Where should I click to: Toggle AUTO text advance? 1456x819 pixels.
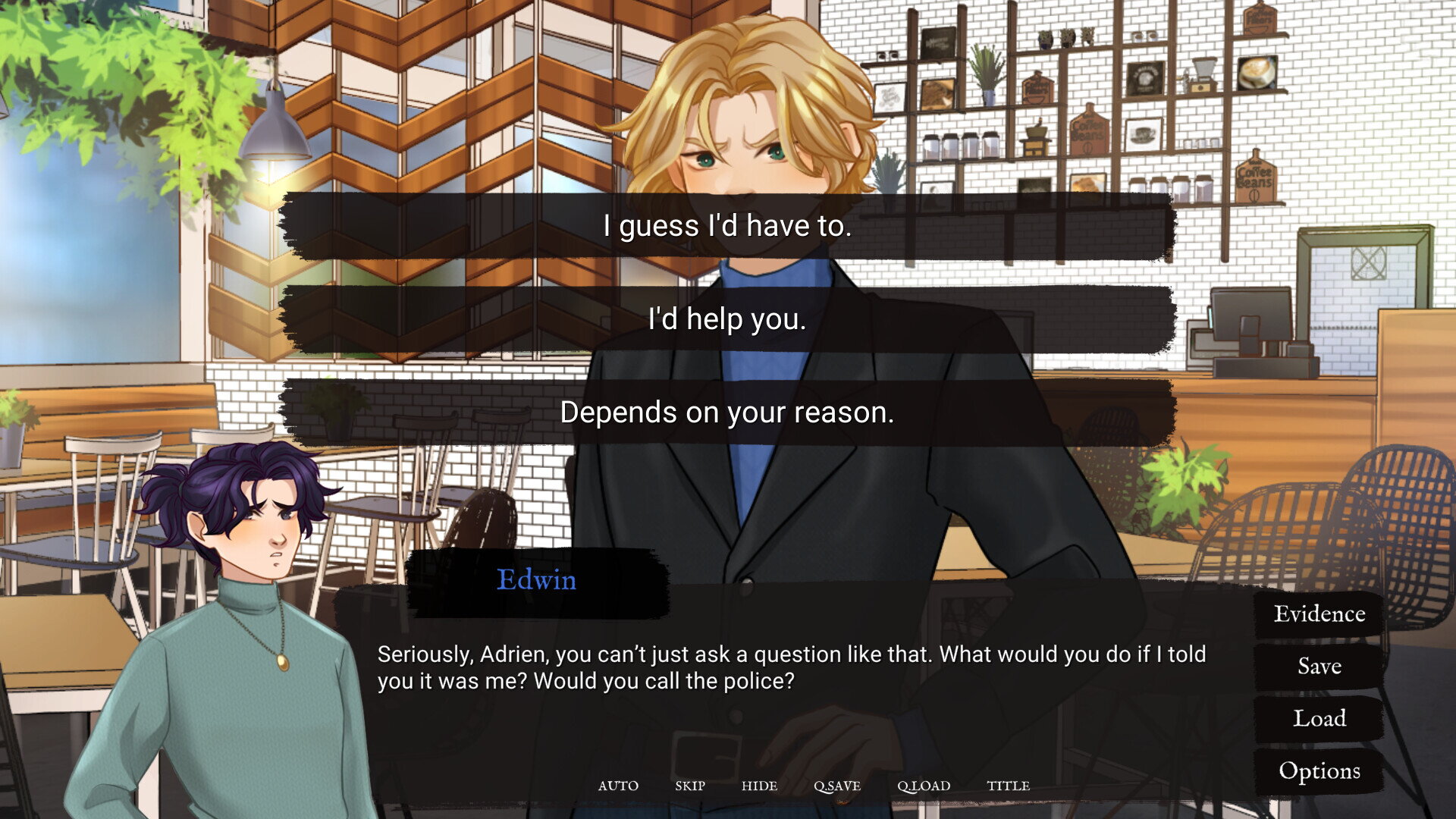[x=618, y=786]
